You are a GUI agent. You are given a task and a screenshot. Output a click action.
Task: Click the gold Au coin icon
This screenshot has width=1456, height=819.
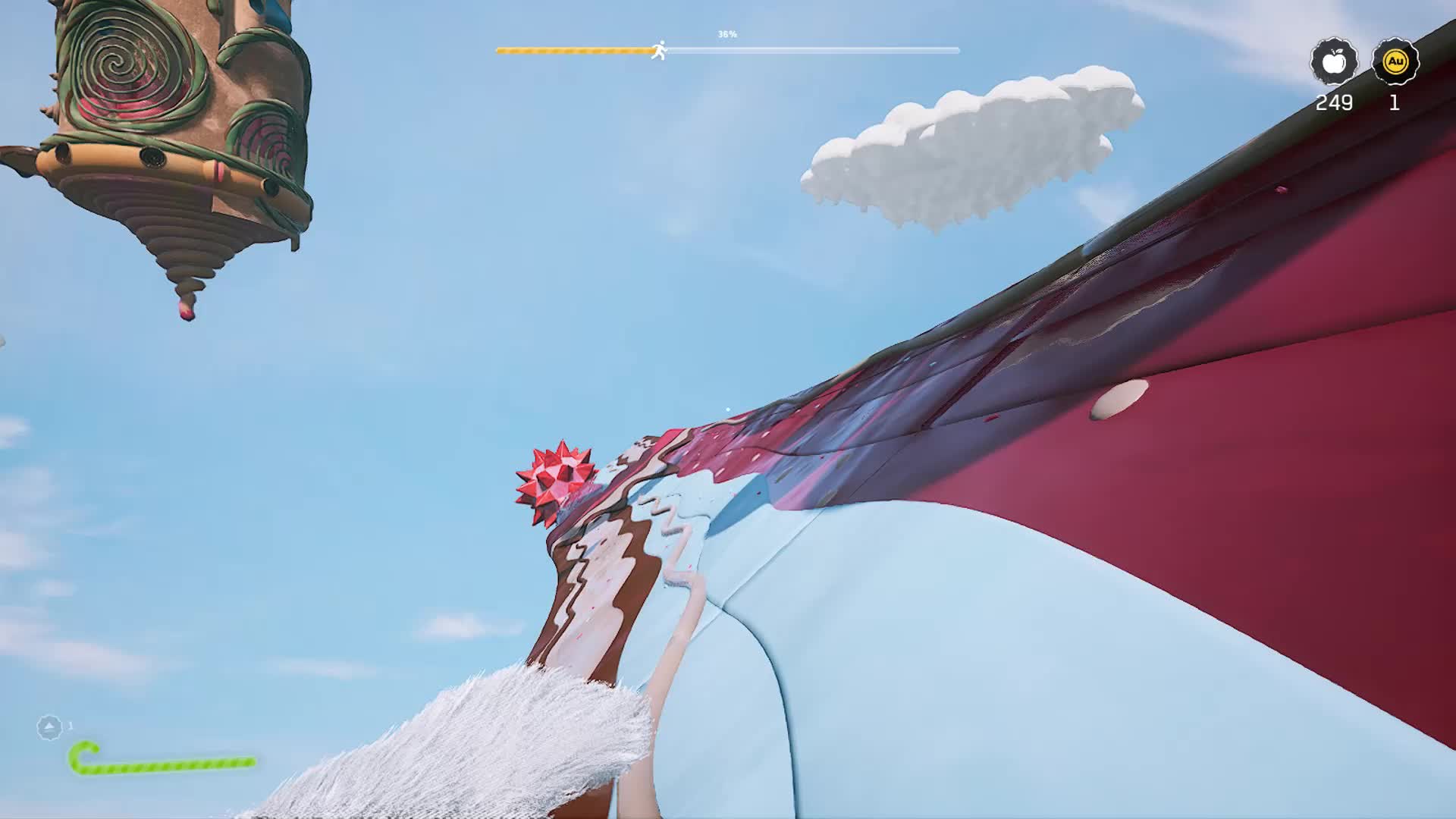pos(1395,61)
